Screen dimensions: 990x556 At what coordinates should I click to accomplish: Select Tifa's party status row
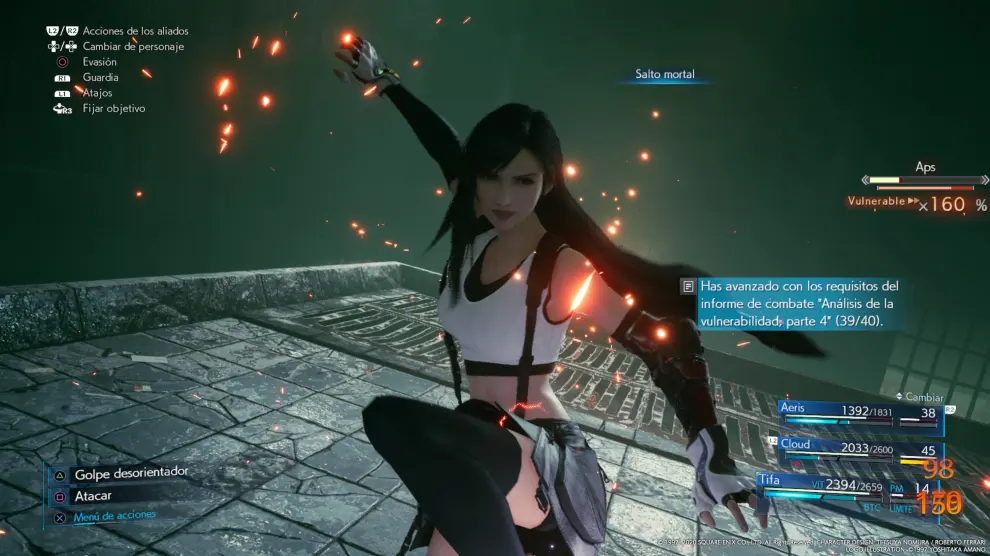click(850, 487)
